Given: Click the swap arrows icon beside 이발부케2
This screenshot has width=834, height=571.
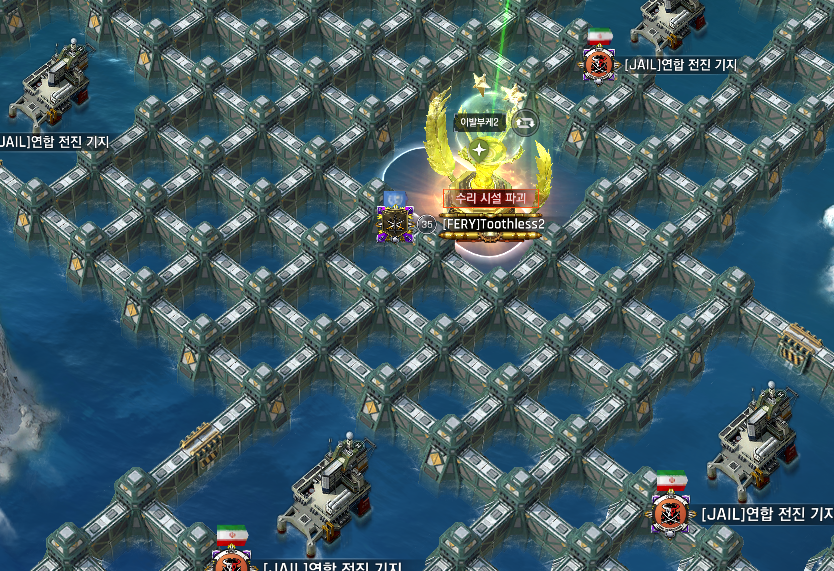Looking at the screenshot, I should tap(526, 122).
